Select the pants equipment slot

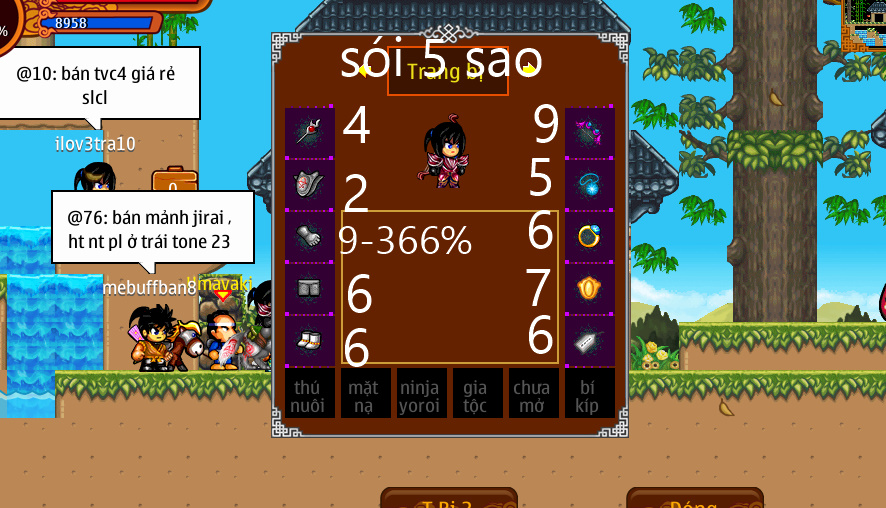point(310,288)
